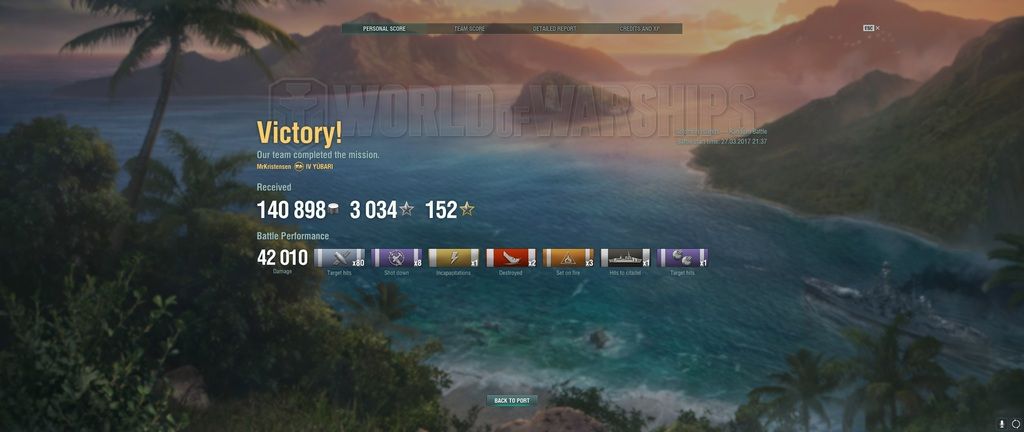Viewport: 1024px width, 432px height.
Task: Select the Personal Score tab
Action: click(383, 29)
